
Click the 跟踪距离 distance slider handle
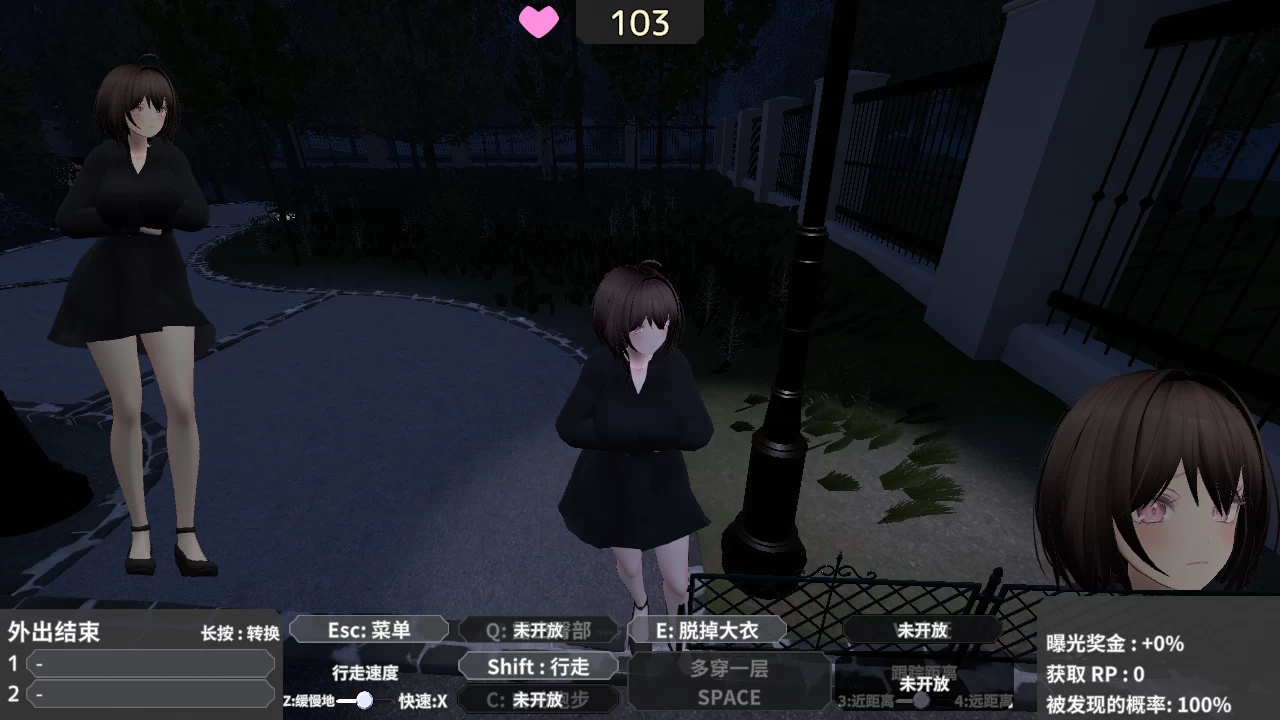point(921,699)
